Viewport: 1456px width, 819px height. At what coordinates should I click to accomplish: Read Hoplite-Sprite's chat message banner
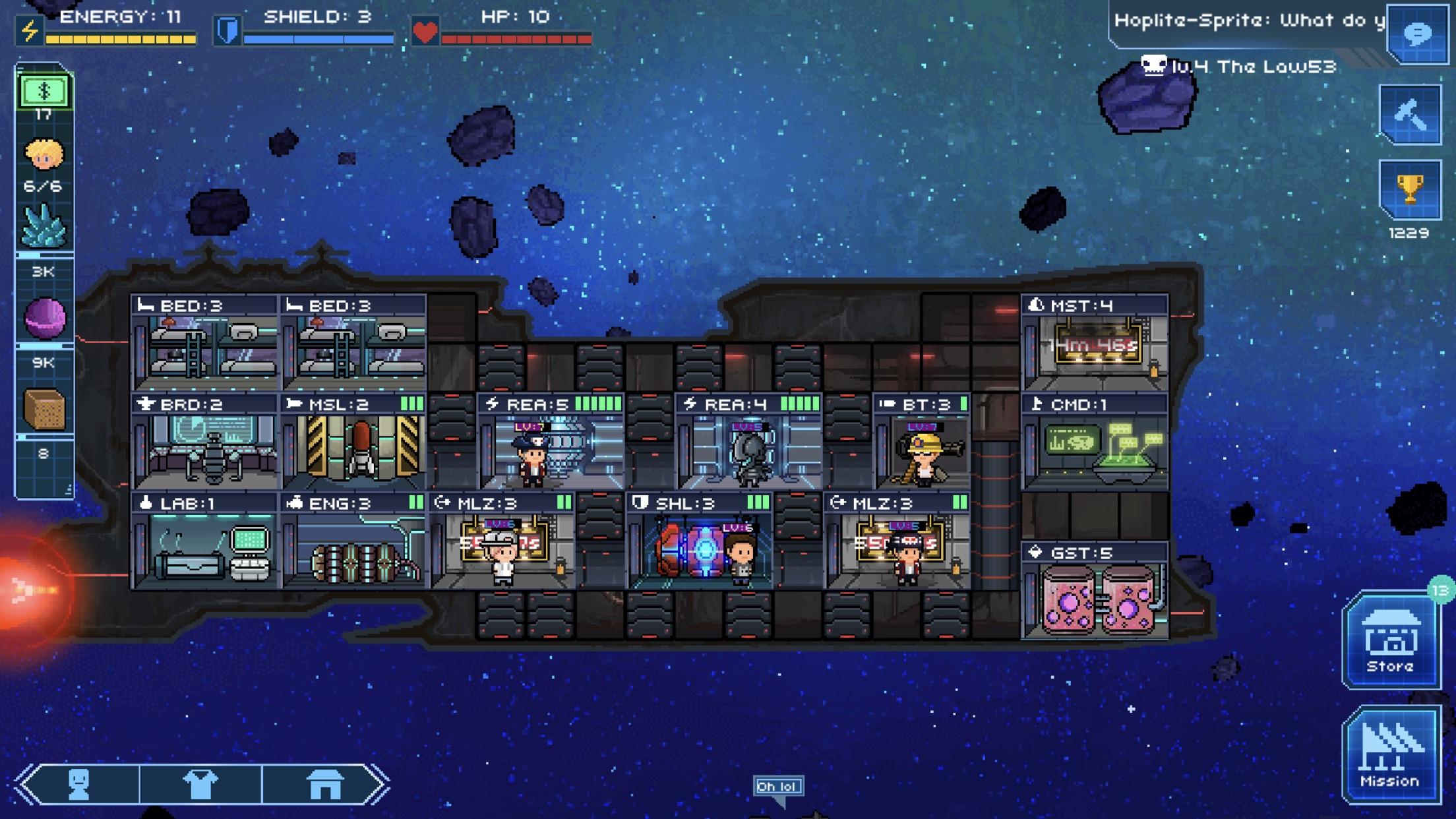pyautogui.click(x=1248, y=21)
